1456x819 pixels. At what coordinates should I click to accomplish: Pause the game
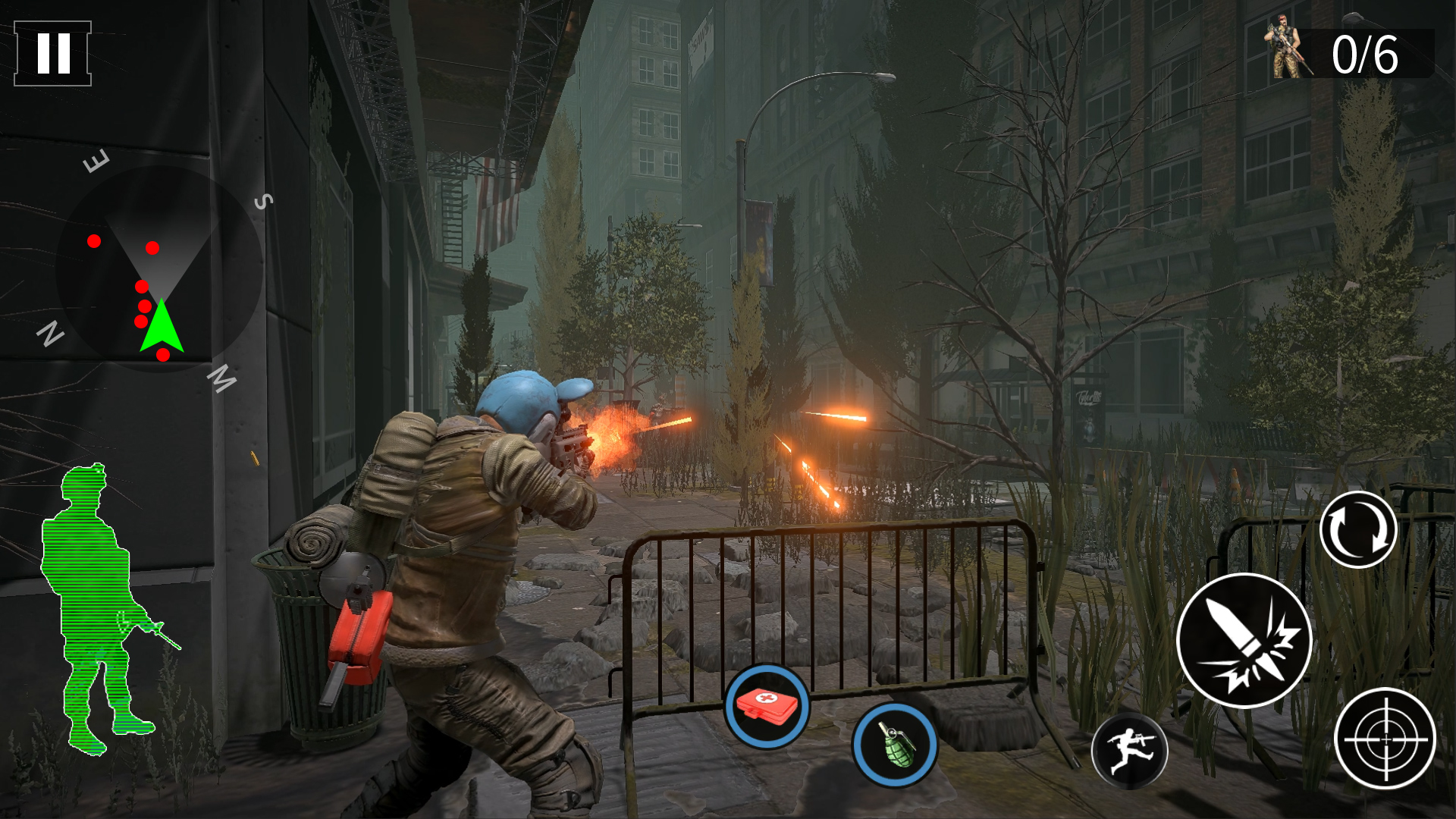click(52, 53)
